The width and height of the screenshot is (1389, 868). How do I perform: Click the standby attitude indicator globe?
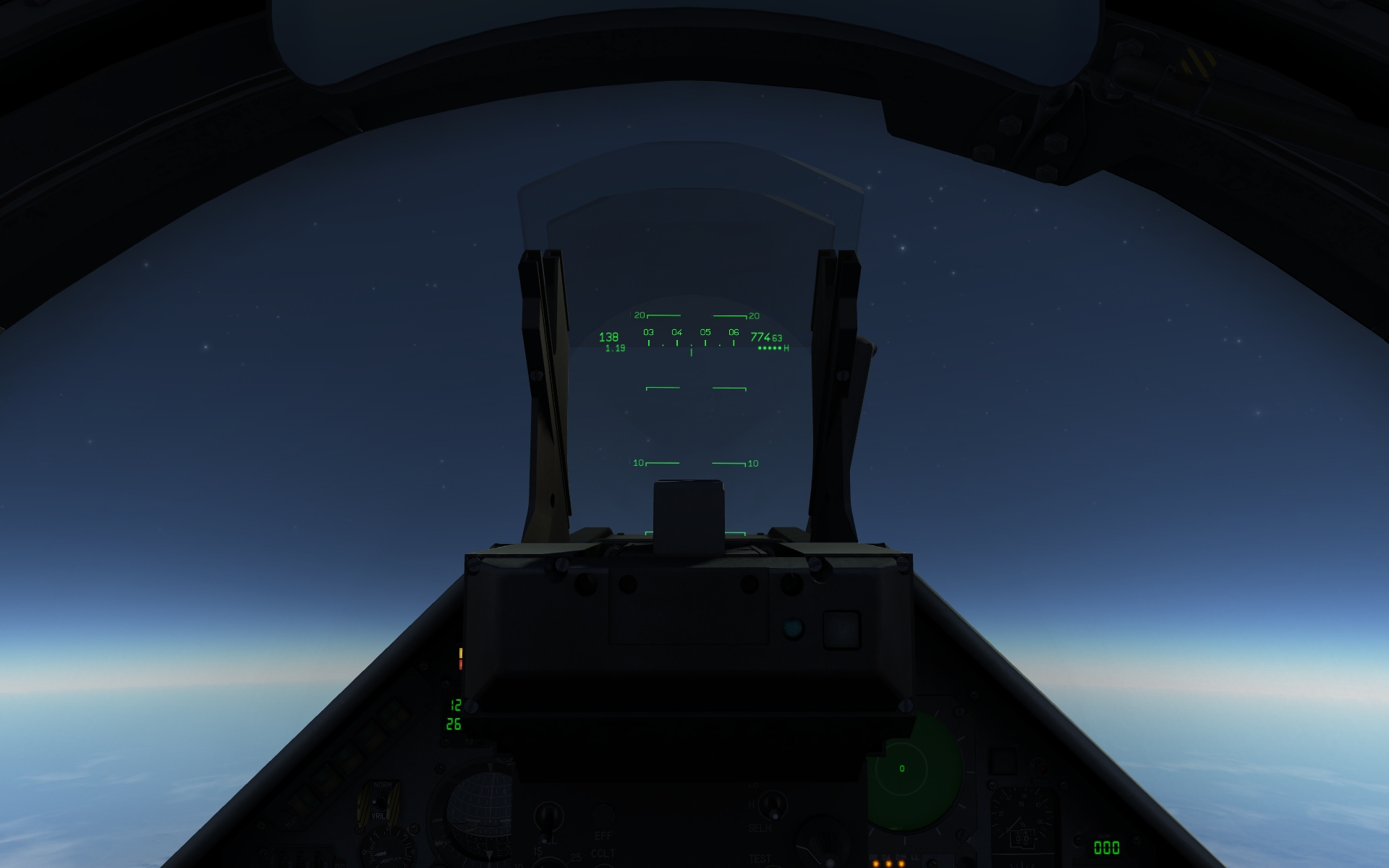click(479, 817)
